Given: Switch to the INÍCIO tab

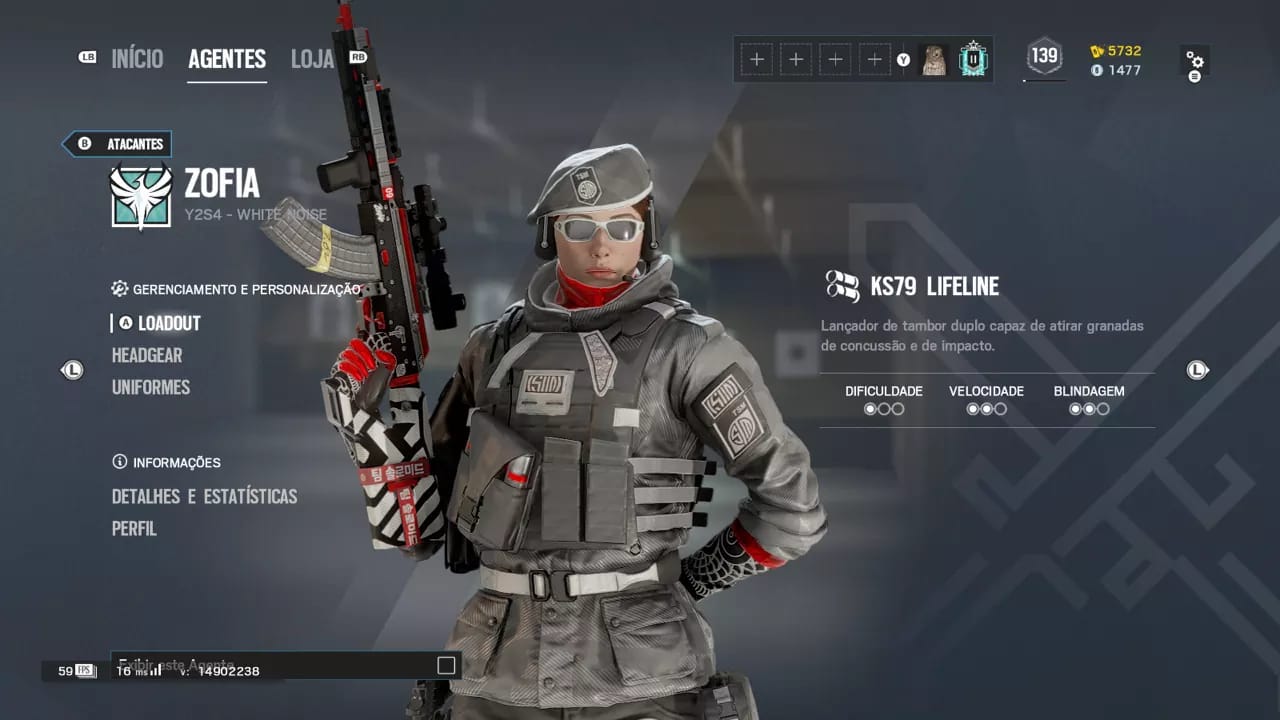Looking at the screenshot, I should (x=137, y=59).
